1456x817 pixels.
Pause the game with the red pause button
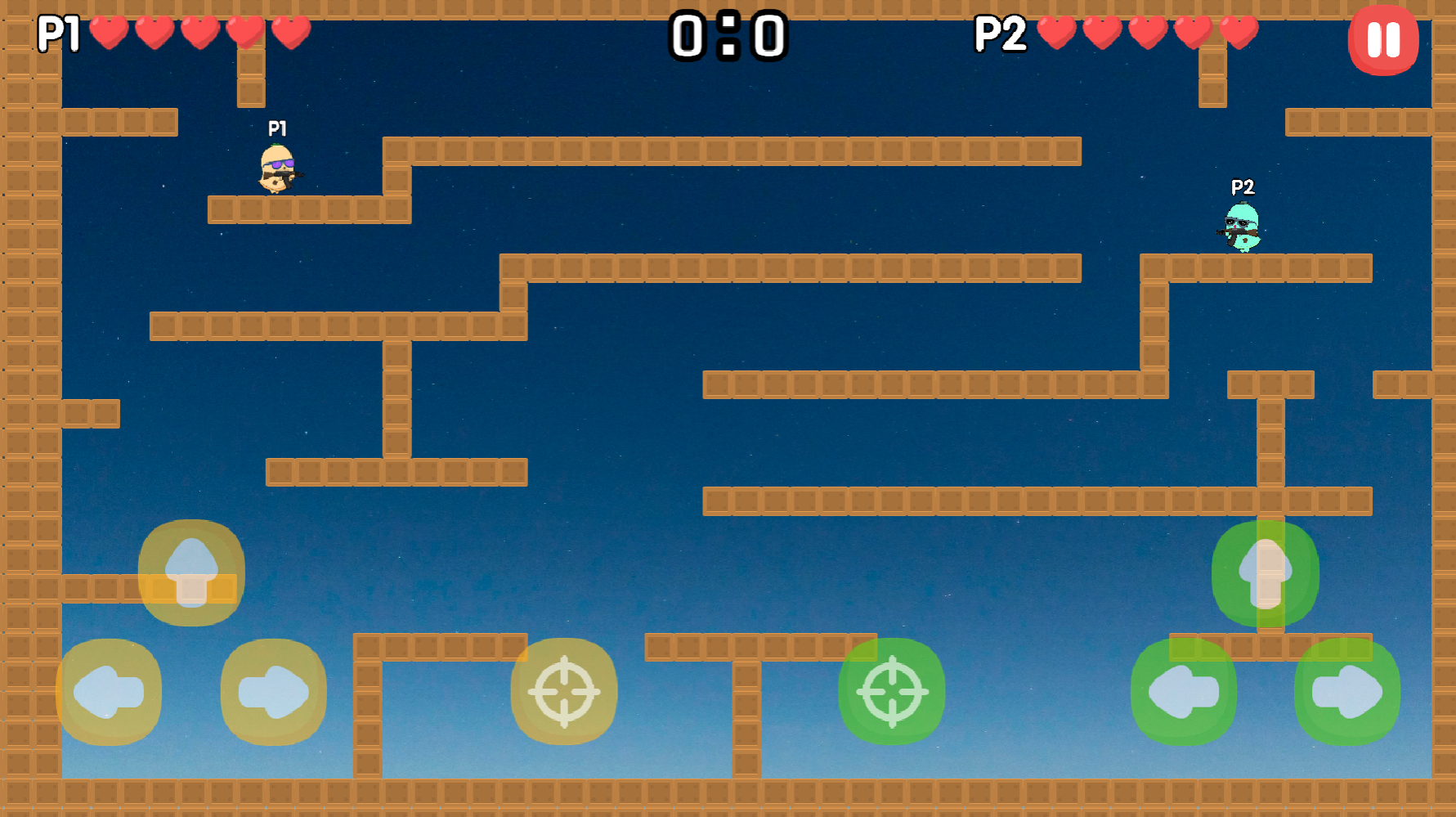[1383, 39]
